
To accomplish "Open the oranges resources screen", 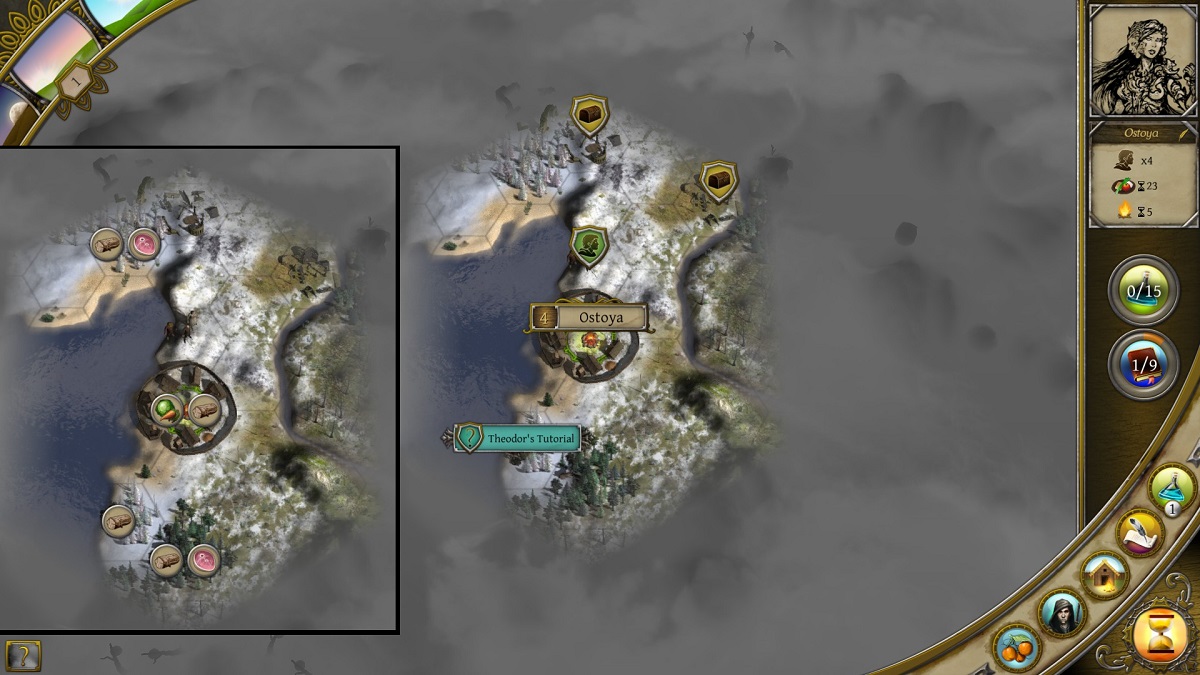I will (1017, 647).
